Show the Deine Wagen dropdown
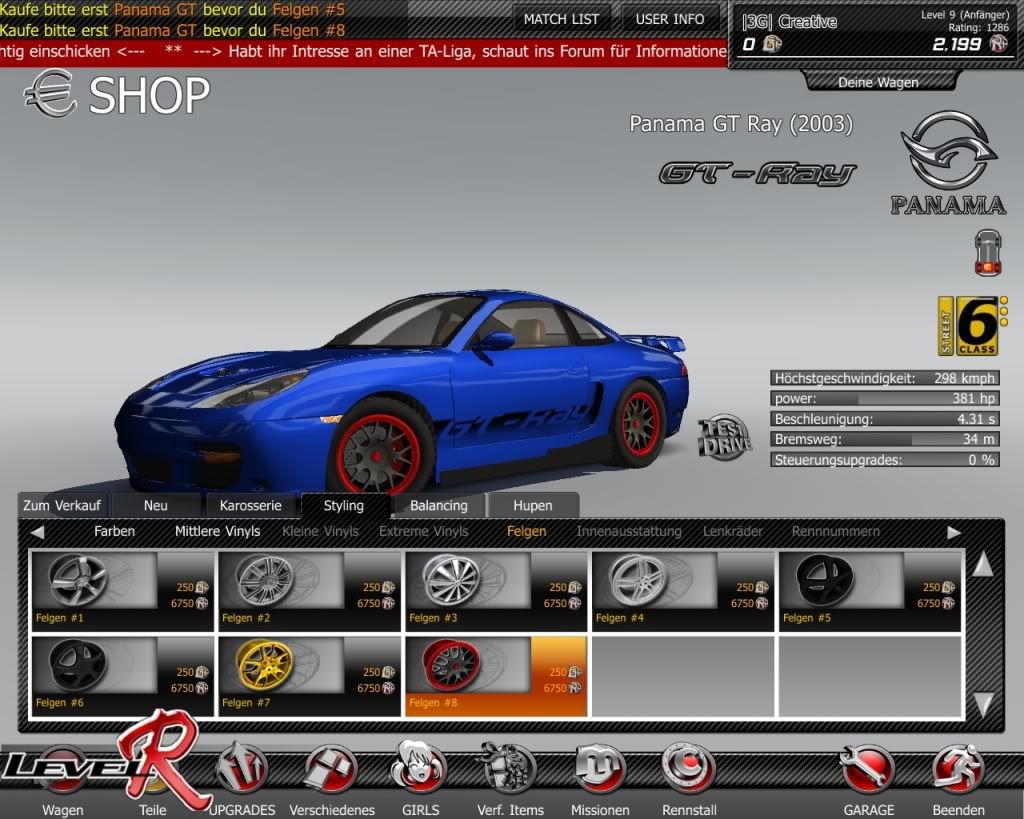The height and width of the screenshot is (819, 1024). (877, 82)
